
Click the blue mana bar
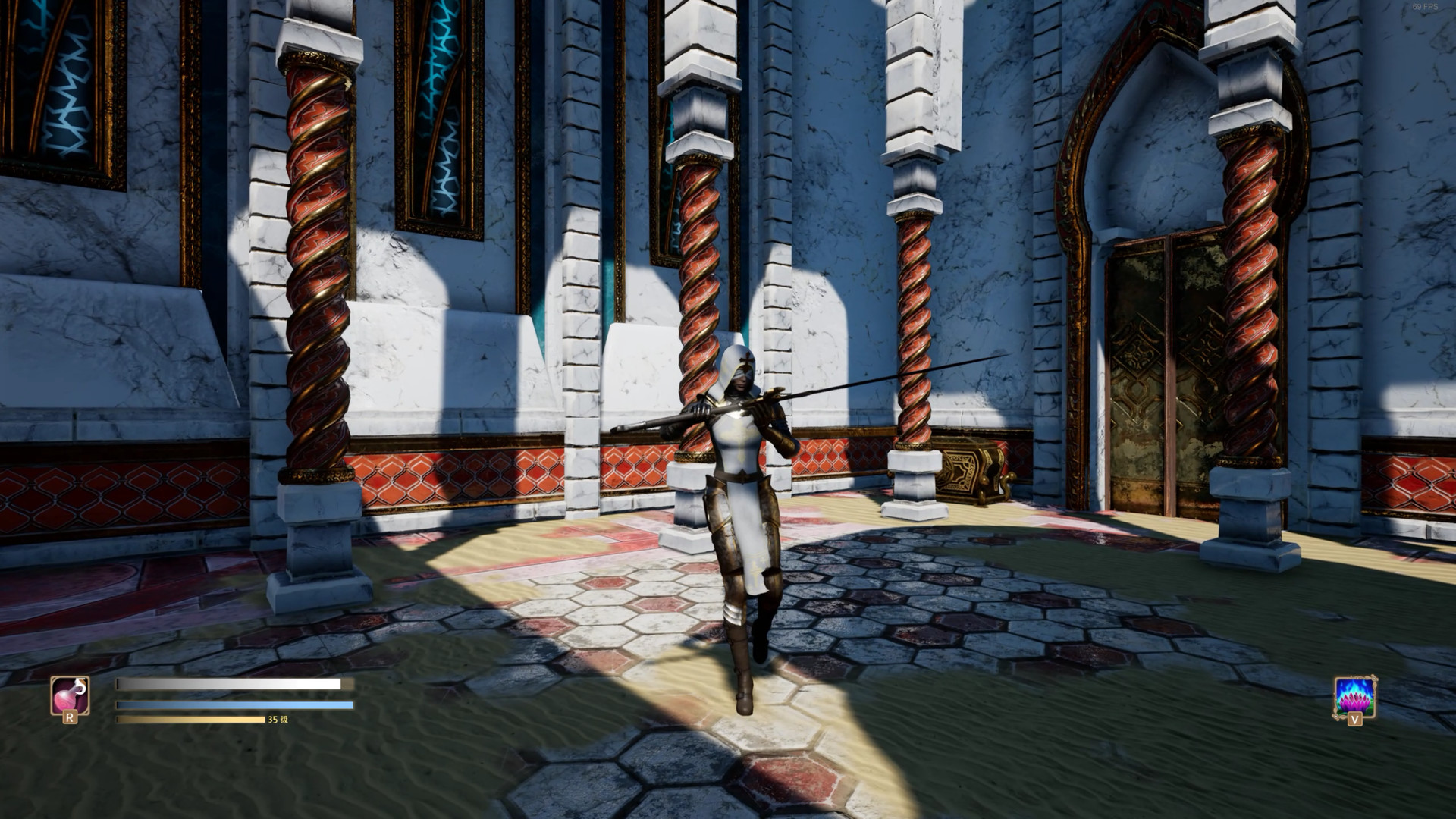(x=227, y=705)
